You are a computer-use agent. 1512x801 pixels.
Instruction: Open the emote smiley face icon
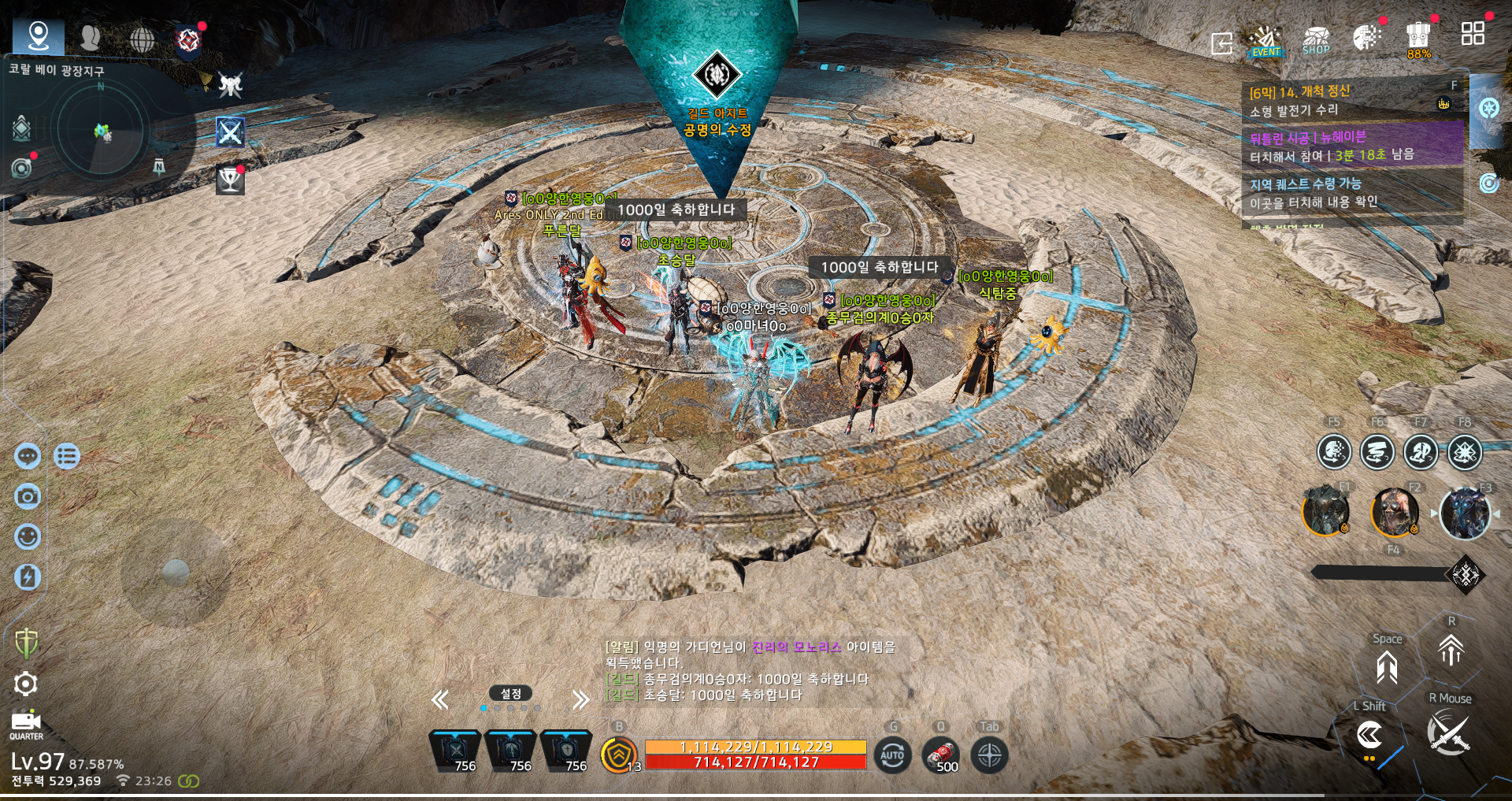point(28,536)
